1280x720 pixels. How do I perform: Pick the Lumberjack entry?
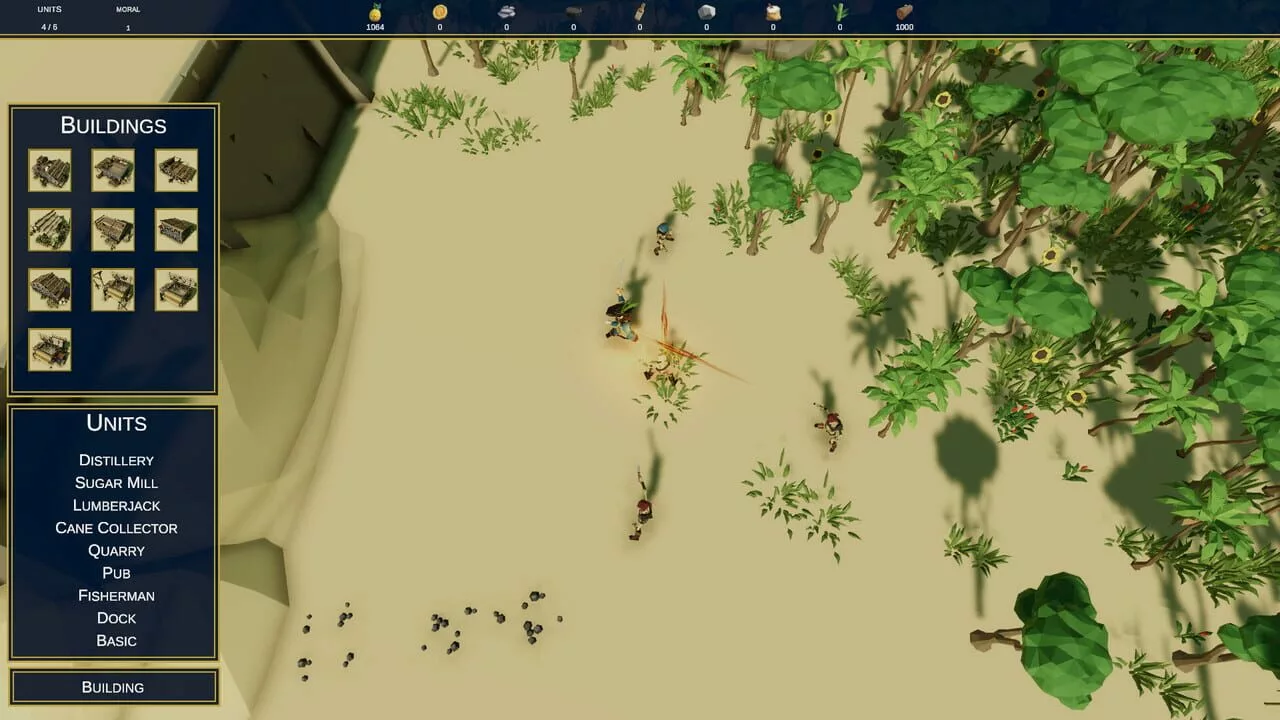[116, 505]
